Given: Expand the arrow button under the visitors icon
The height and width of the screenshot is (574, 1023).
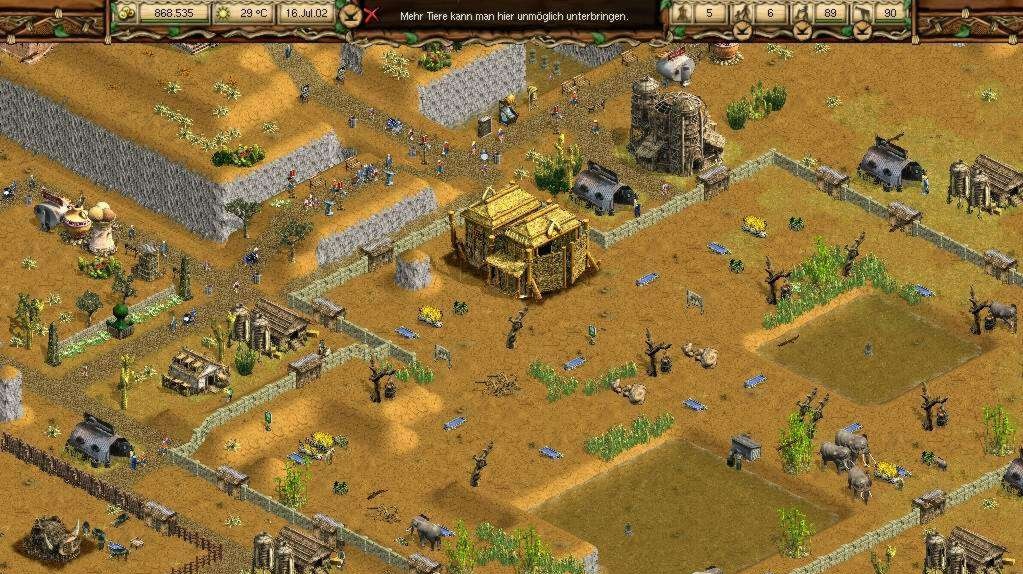Looking at the screenshot, I should pos(742,31).
